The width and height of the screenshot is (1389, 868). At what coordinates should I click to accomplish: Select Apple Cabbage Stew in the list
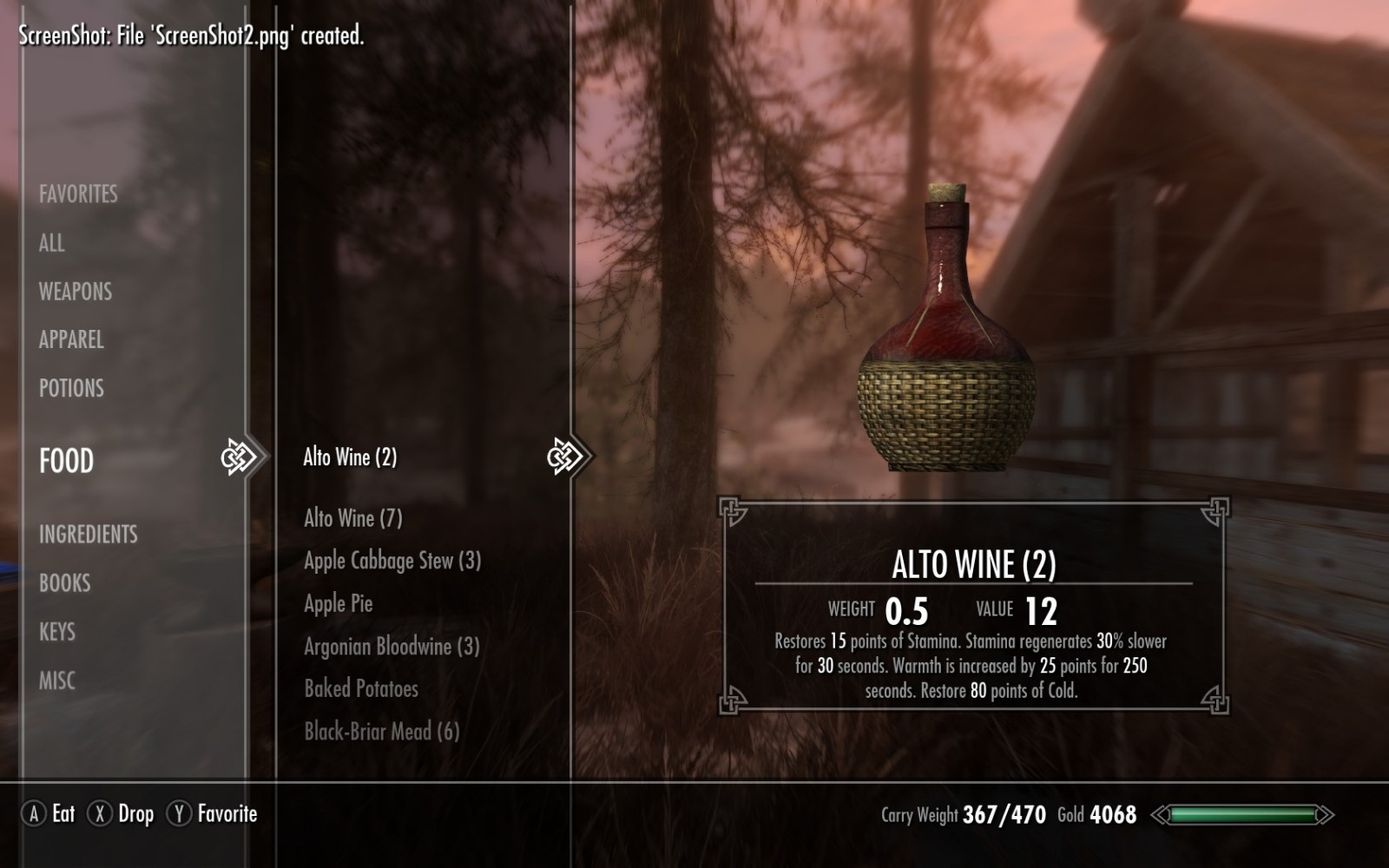[x=392, y=561]
